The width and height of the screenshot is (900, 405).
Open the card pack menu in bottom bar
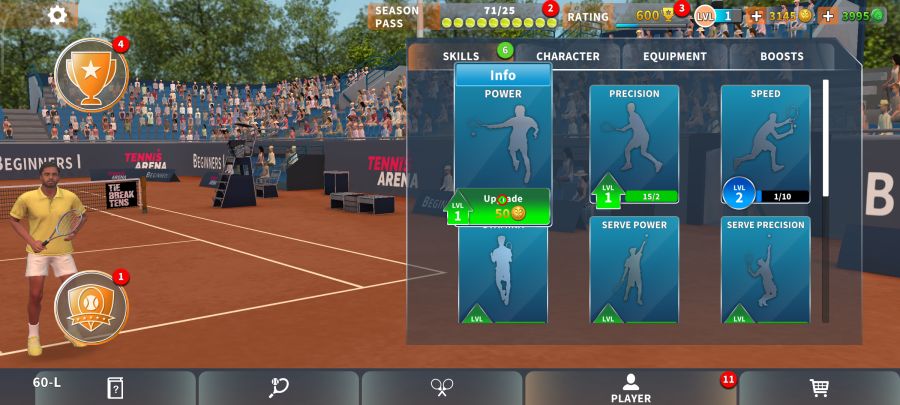click(115, 388)
